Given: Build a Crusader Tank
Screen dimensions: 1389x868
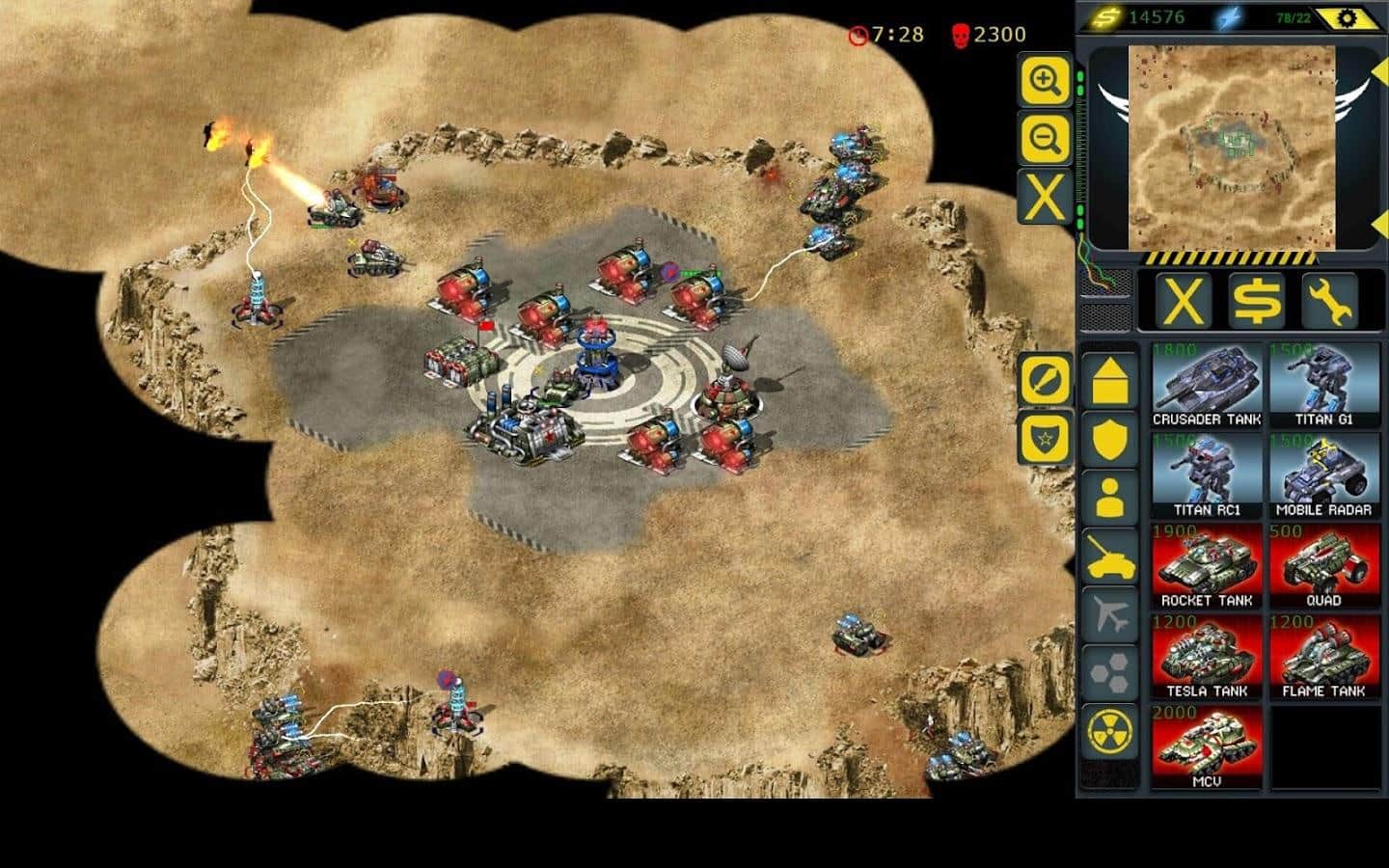Looking at the screenshot, I should click(x=1207, y=387).
